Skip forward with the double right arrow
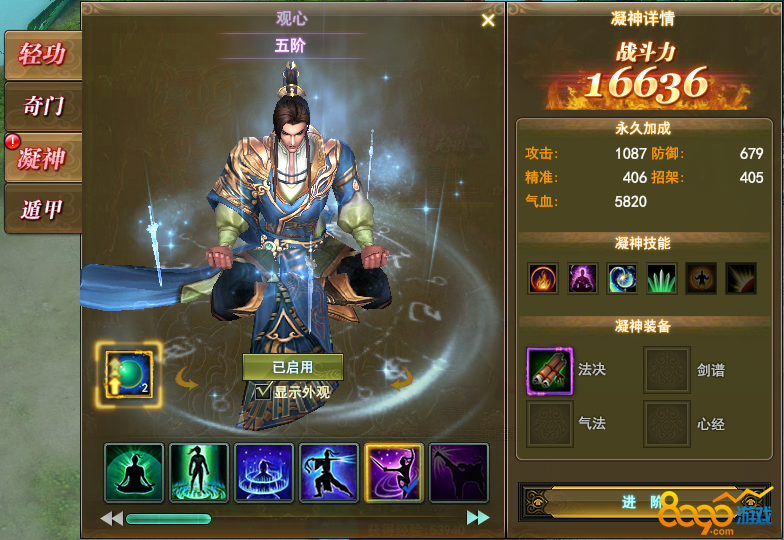Viewport: 784px width, 540px height. coord(478,518)
